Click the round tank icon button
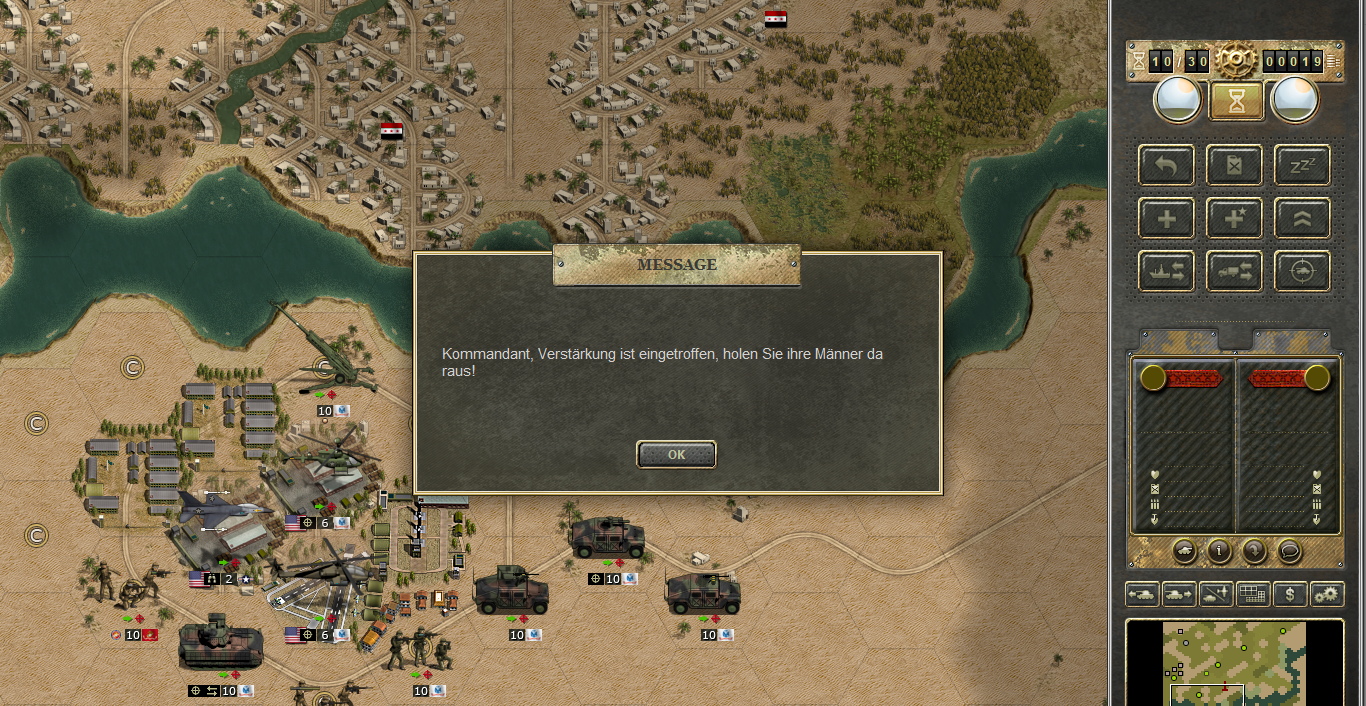The height and width of the screenshot is (706, 1366). (1183, 550)
